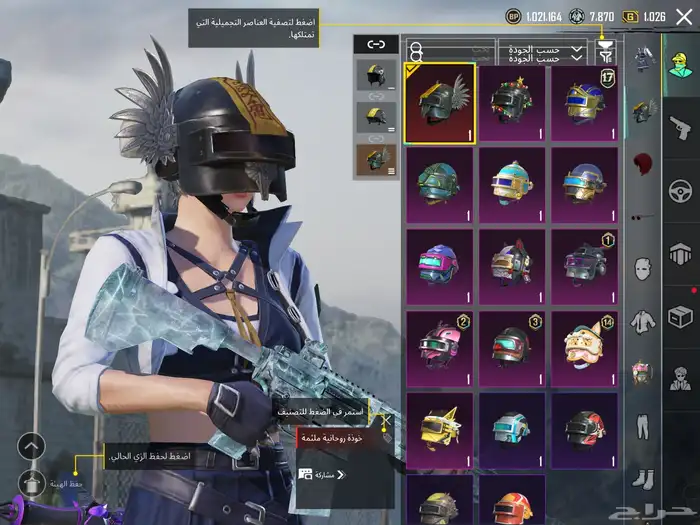
Task: Select the black and red striped helmet
Action: pyautogui.click(x=584, y=429)
